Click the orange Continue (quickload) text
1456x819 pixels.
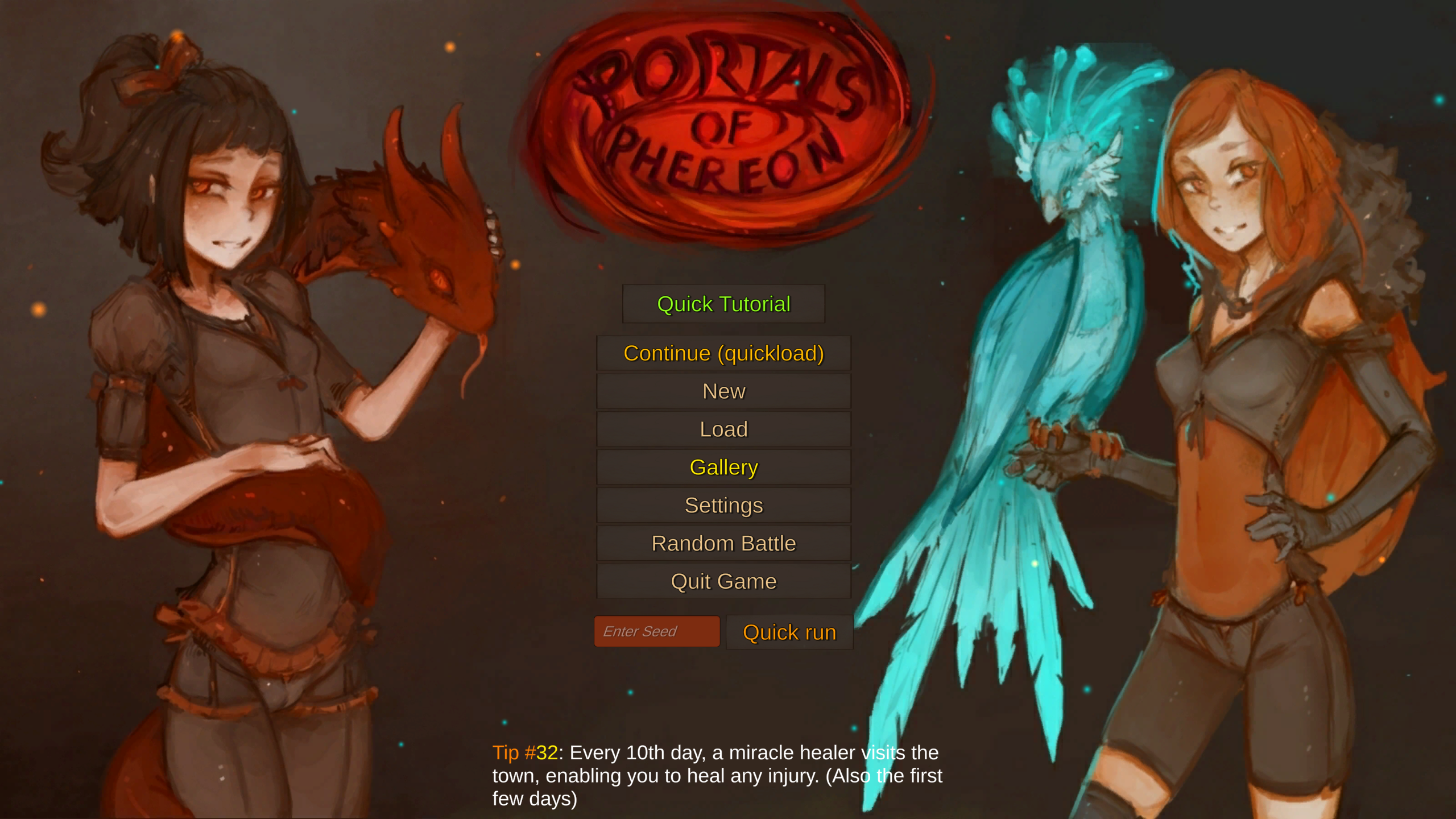click(x=723, y=353)
